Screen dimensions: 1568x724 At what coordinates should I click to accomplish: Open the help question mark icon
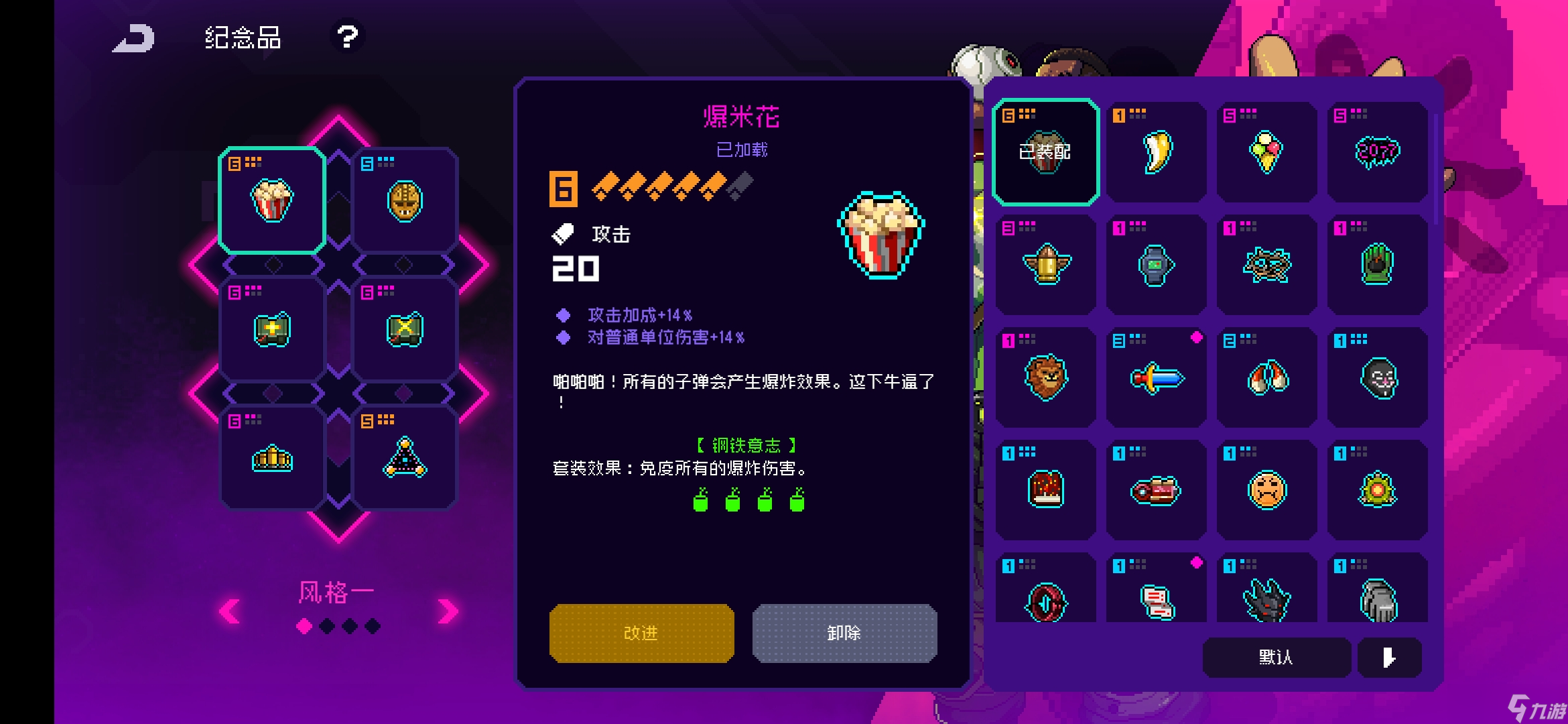346,38
